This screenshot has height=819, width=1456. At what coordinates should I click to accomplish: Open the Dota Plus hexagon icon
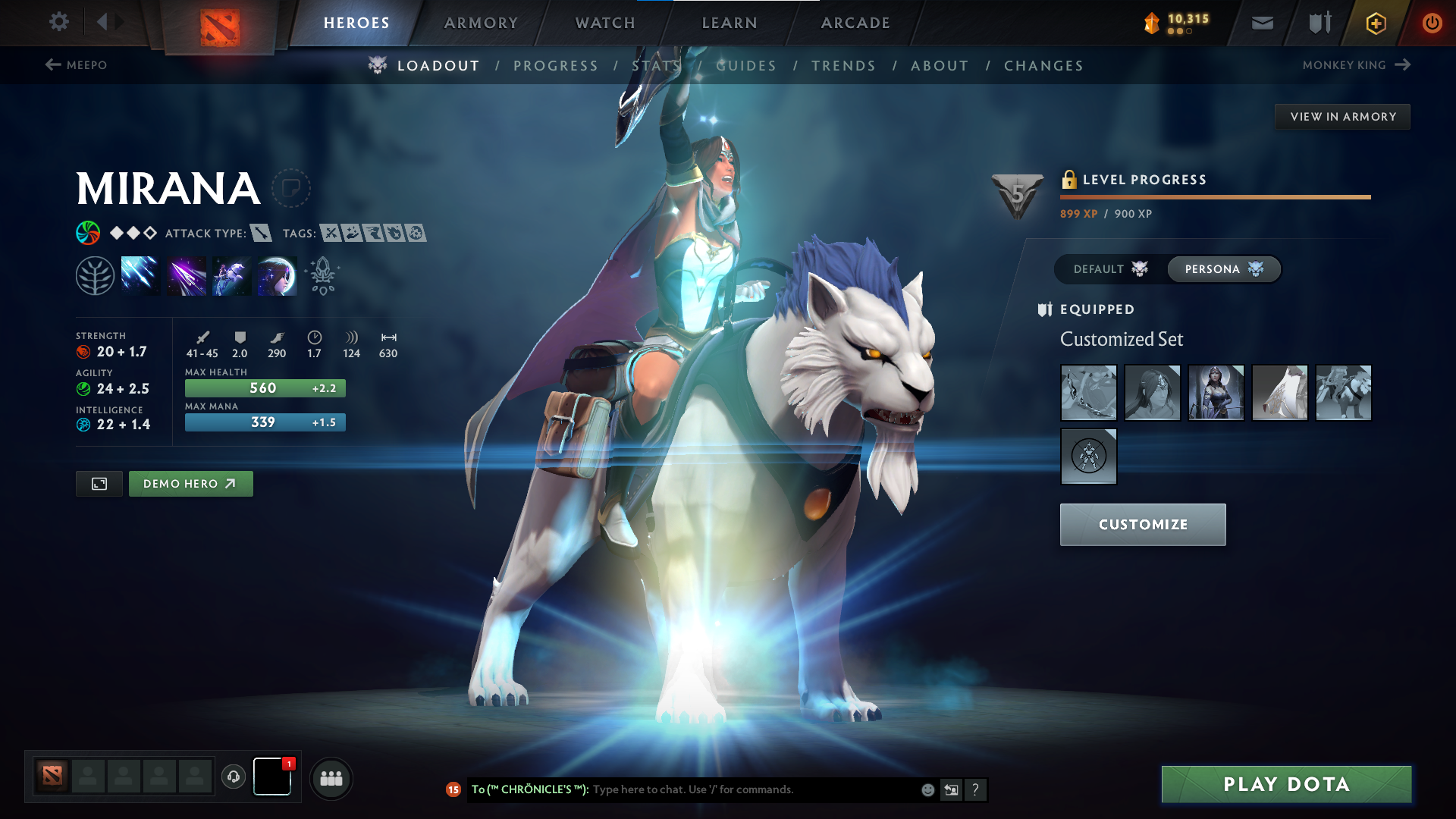pyautogui.click(x=1375, y=23)
